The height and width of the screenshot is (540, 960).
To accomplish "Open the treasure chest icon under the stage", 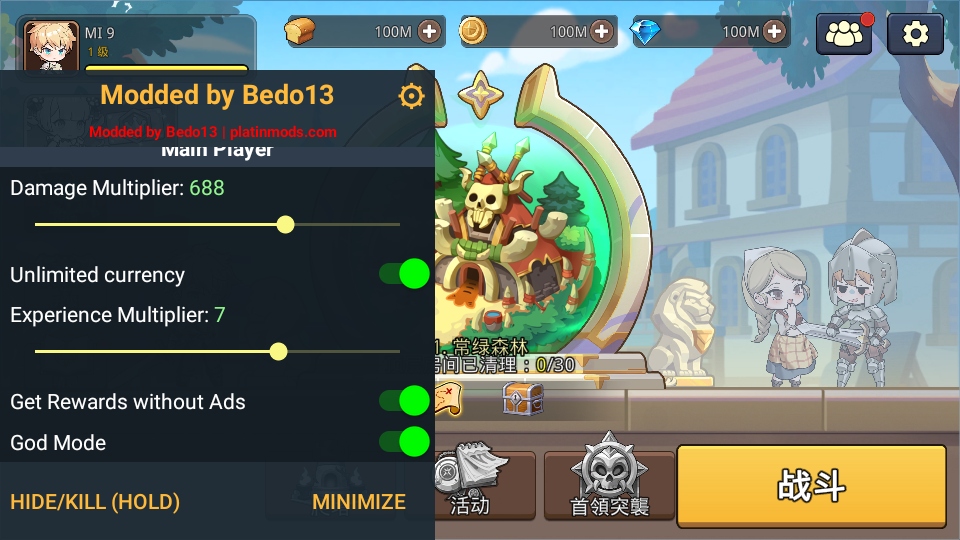I will point(522,398).
